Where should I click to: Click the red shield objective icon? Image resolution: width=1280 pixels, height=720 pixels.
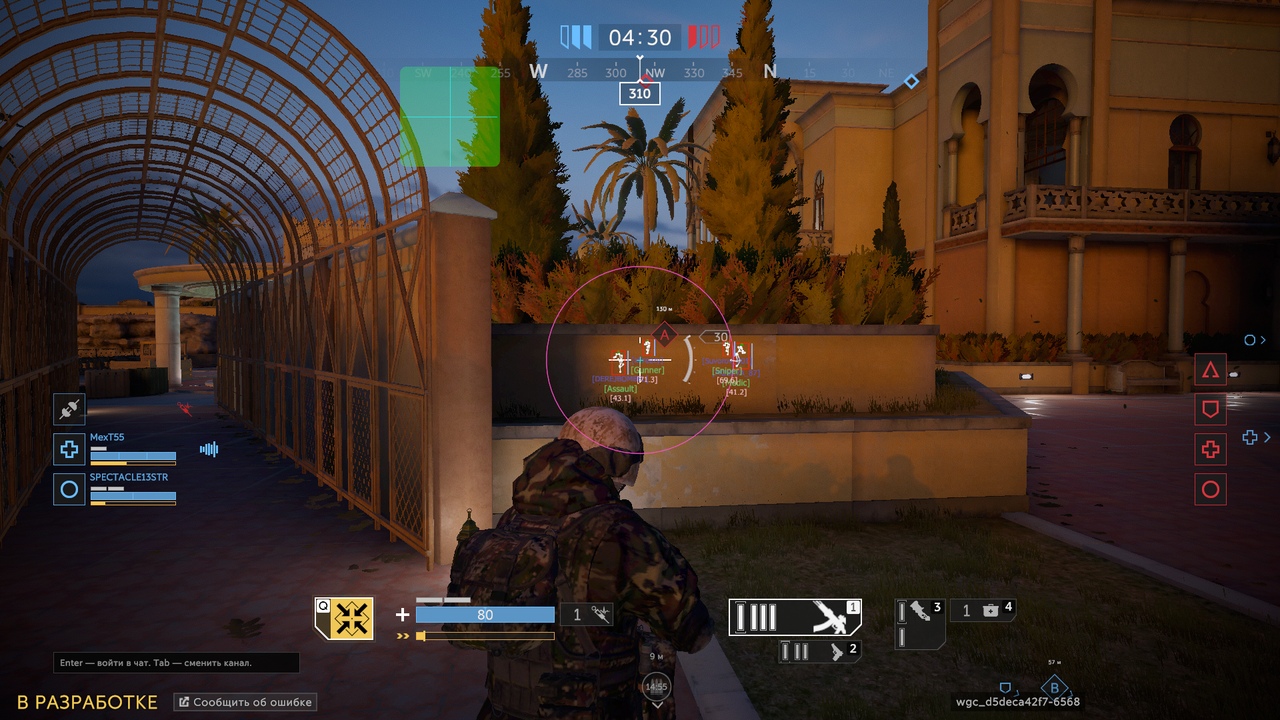[1210, 409]
